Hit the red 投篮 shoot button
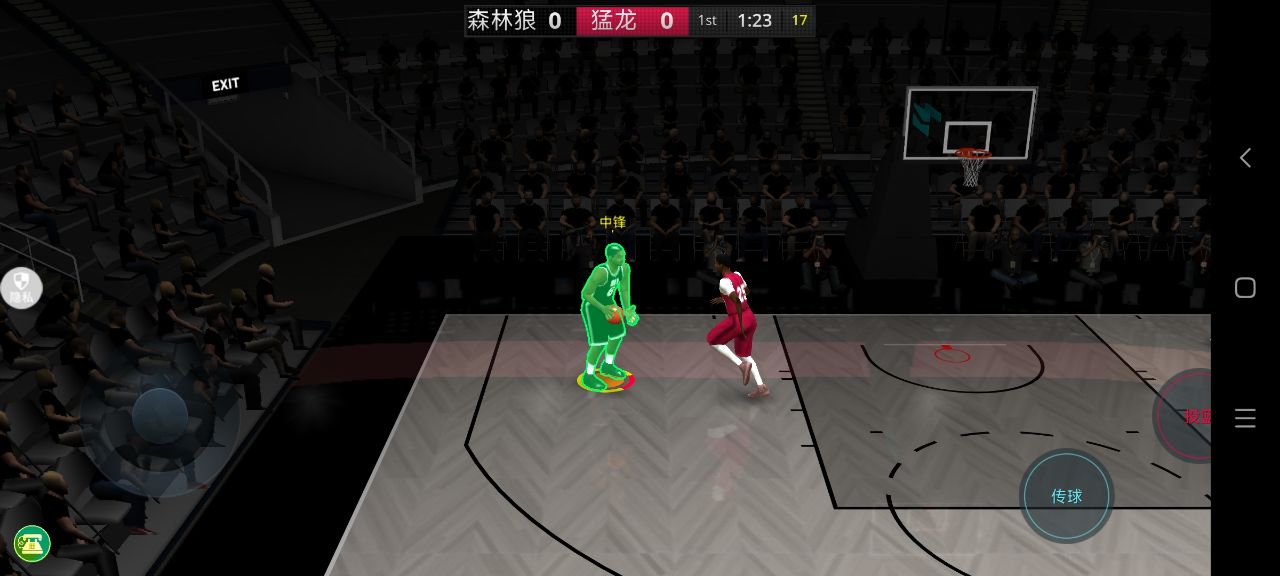 [1188, 416]
